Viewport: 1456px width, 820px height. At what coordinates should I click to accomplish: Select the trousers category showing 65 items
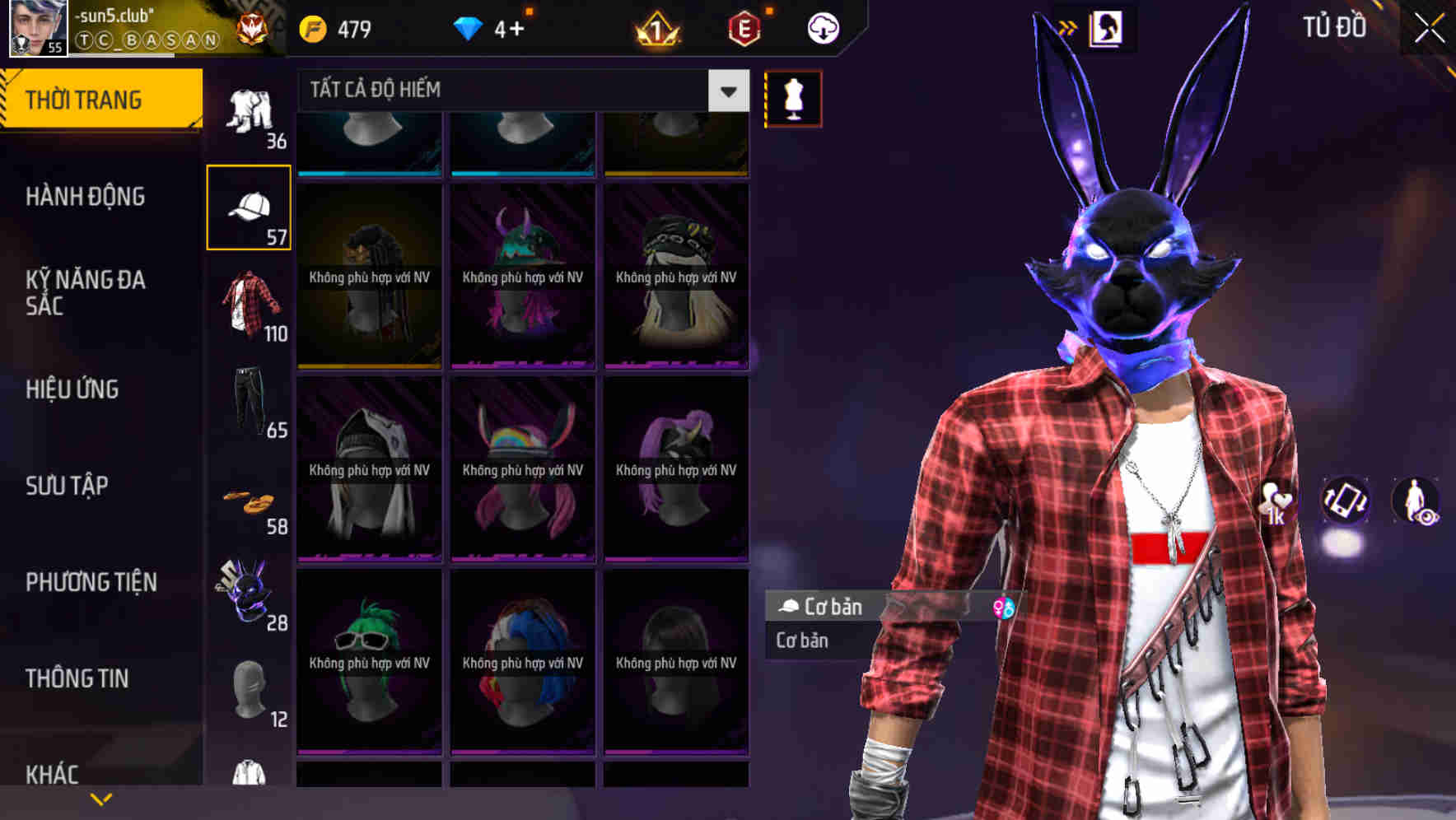click(250, 401)
